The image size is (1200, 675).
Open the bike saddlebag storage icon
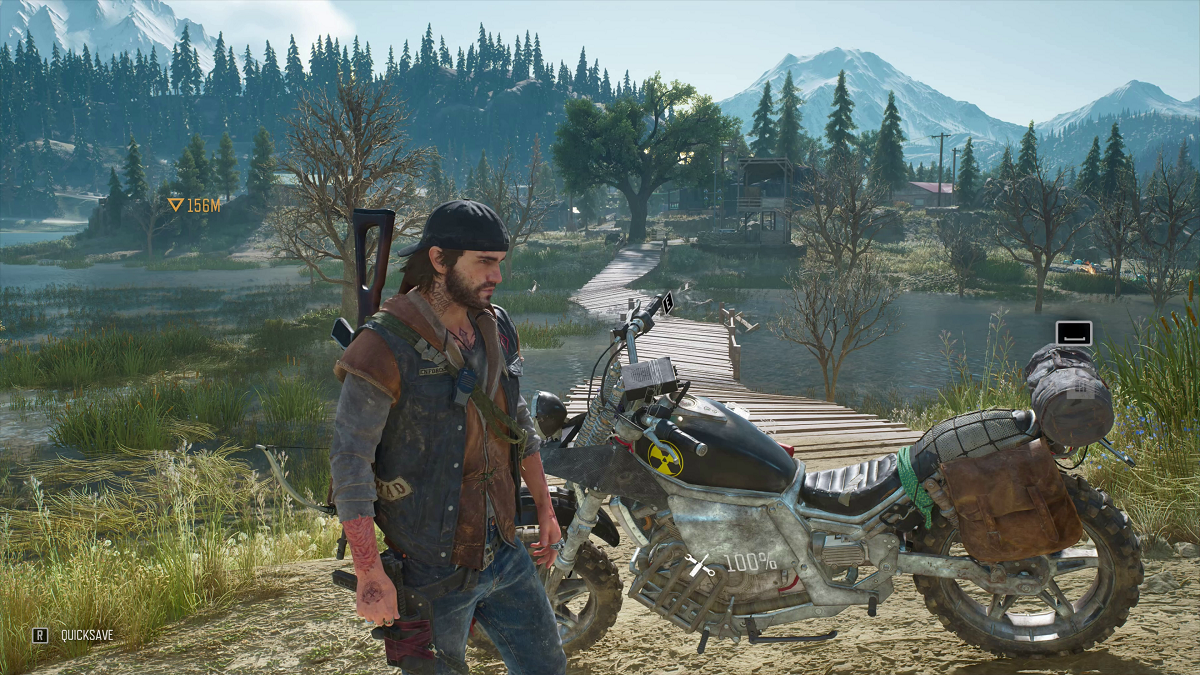pos(1073,333)
